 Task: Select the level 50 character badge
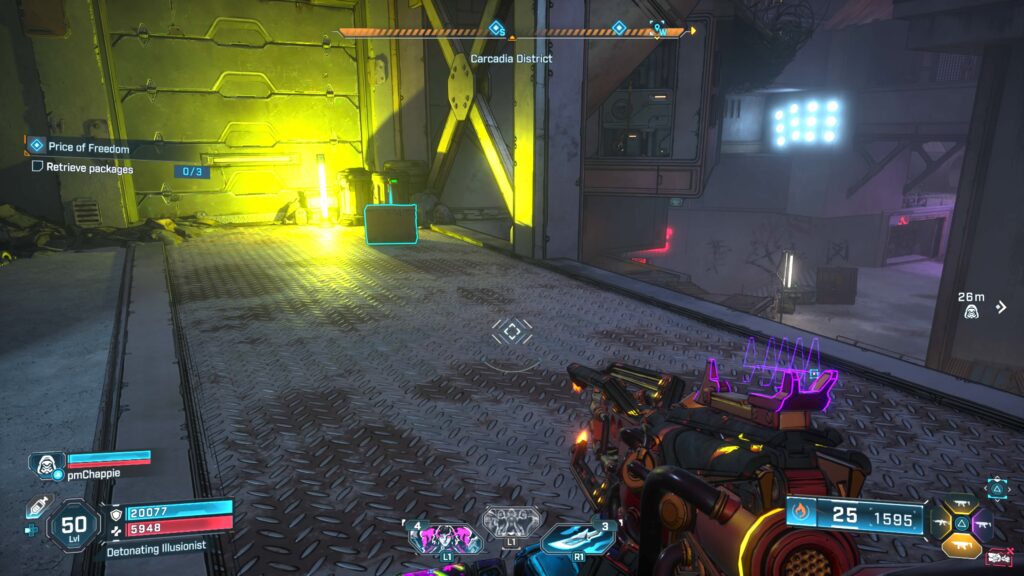[74, 523]
